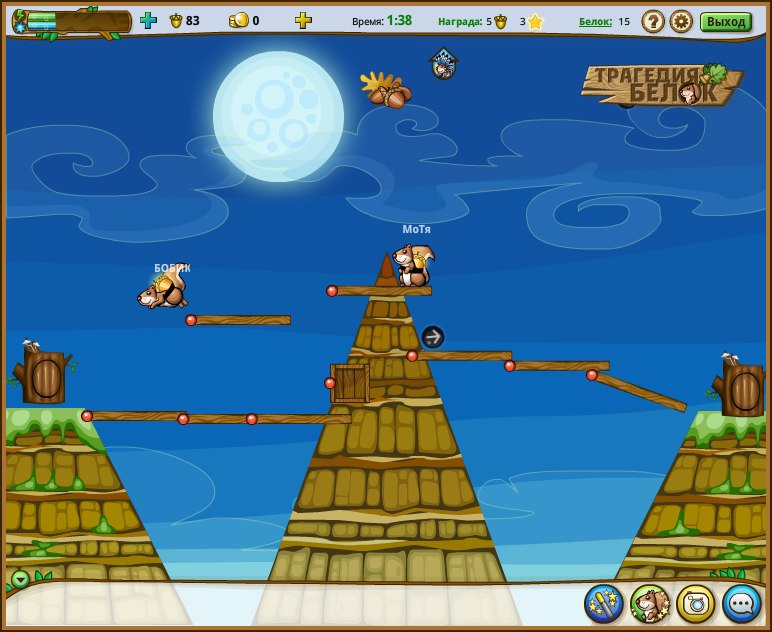Exit the level with the Выход button
772x632 pixels.
(725, 21)
